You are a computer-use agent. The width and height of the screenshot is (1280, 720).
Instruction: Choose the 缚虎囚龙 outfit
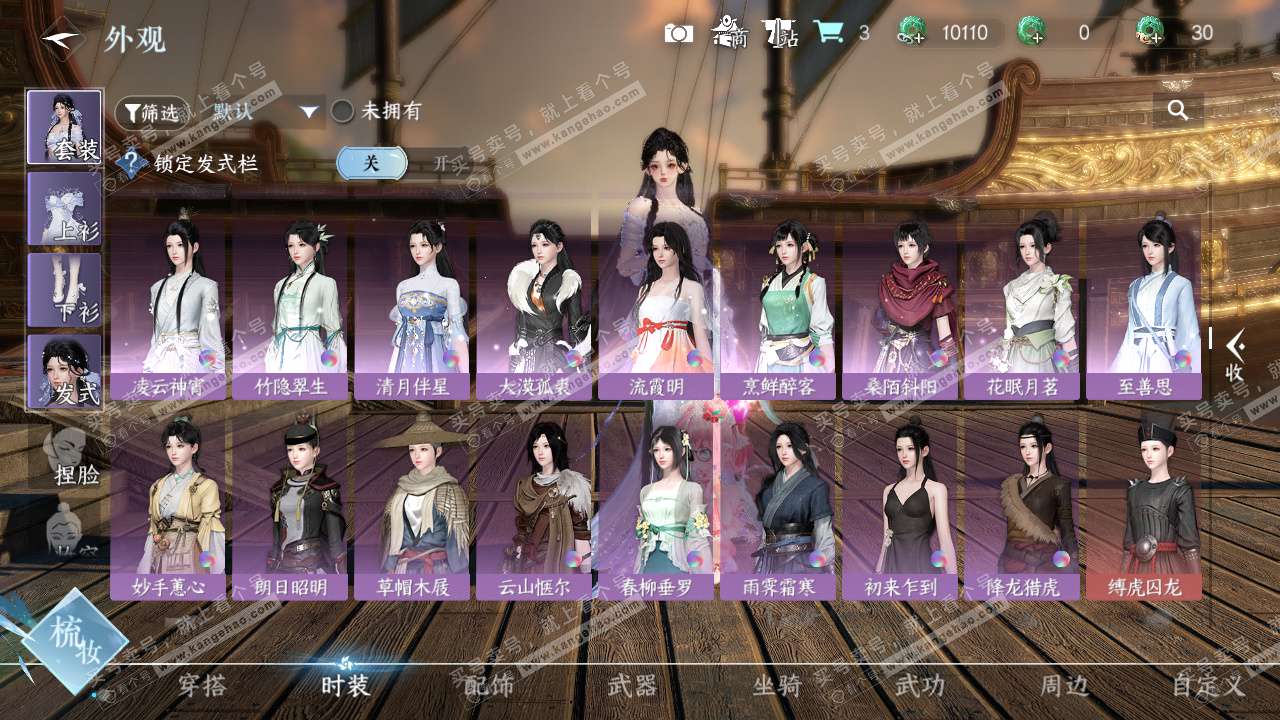[x=1144, y=505]
